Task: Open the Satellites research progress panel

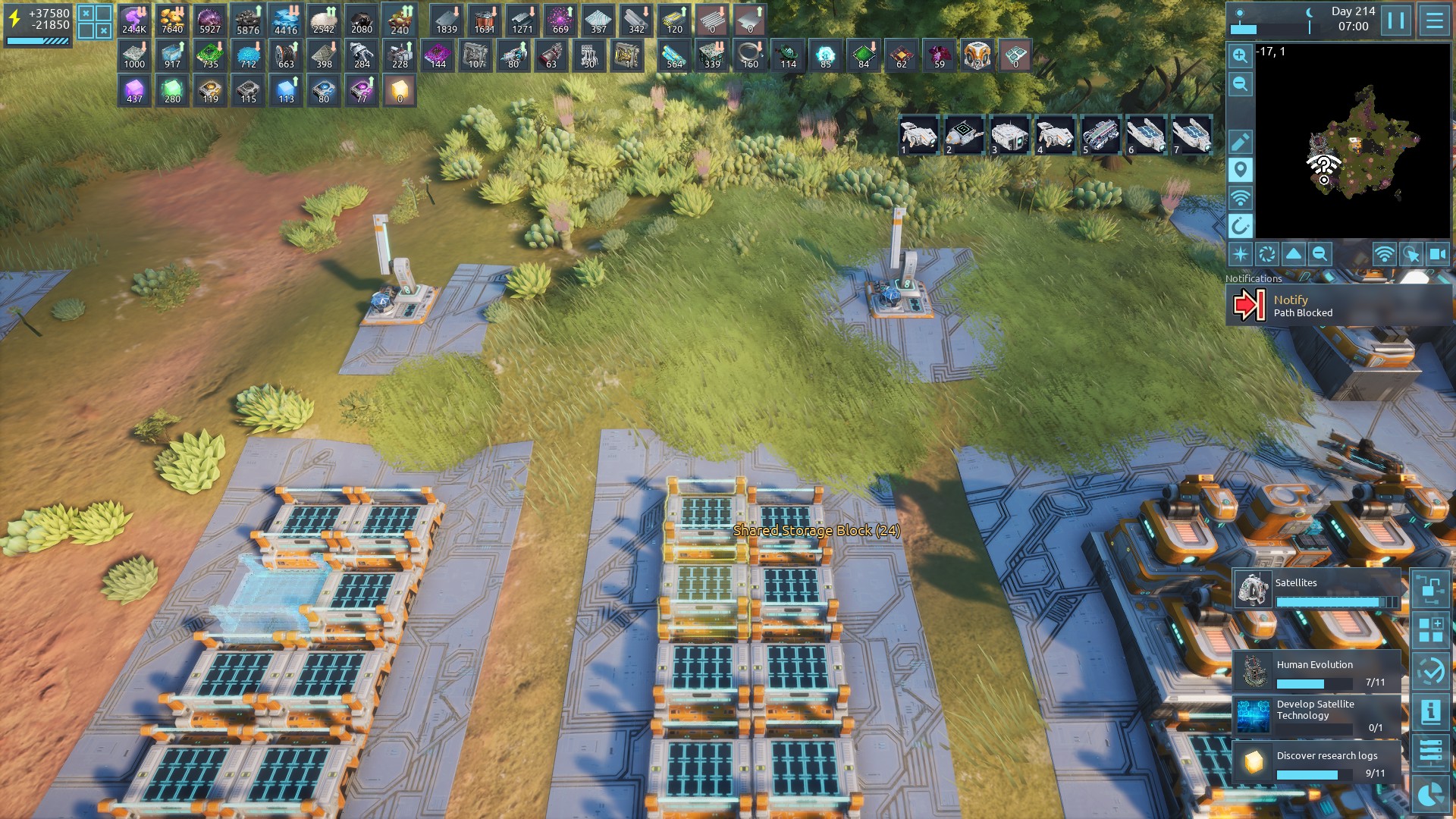Action: pyautogui.click(x=1317, y=590)
